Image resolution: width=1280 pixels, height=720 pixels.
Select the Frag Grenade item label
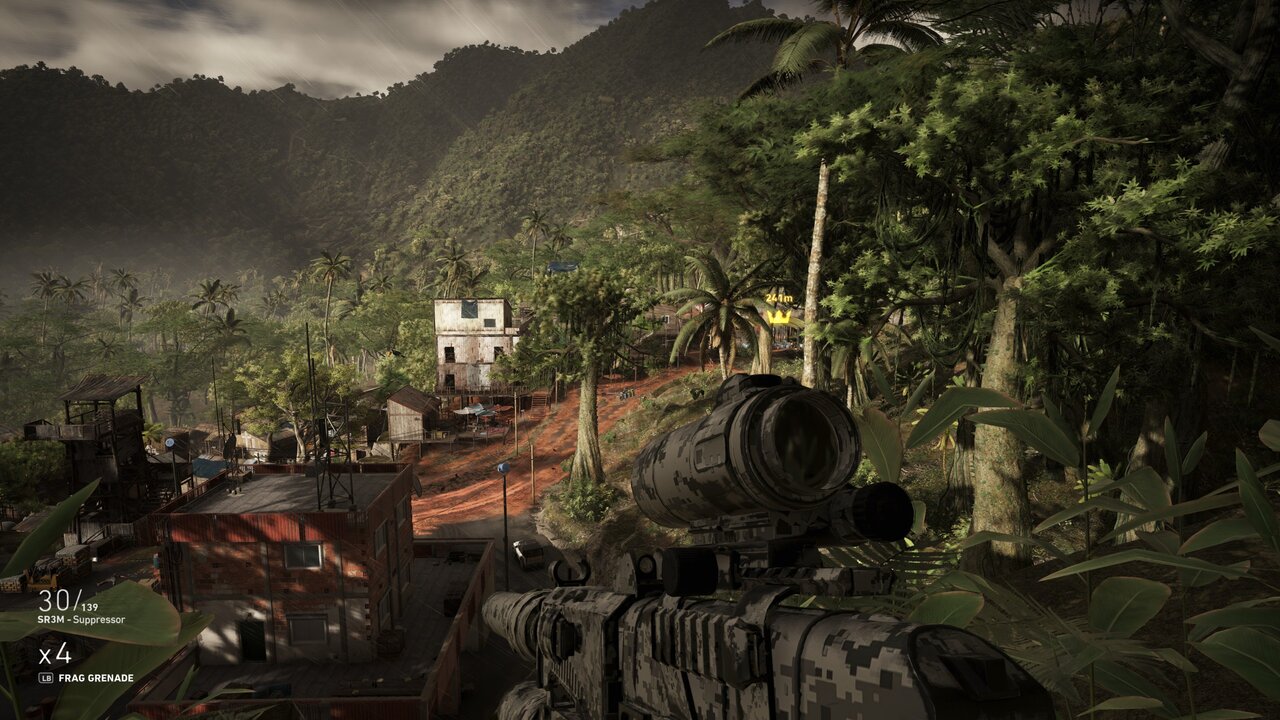[x=96, y=678]
